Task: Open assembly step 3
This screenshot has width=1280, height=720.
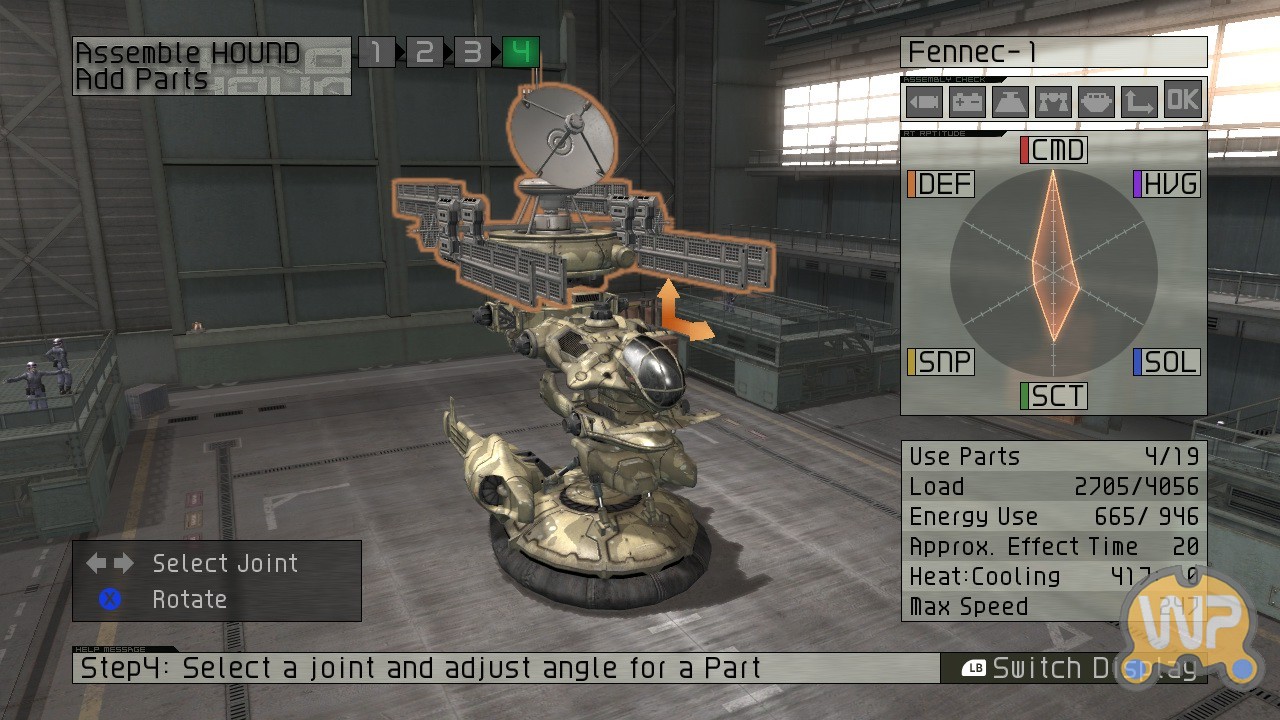Action: coord(472,52)
